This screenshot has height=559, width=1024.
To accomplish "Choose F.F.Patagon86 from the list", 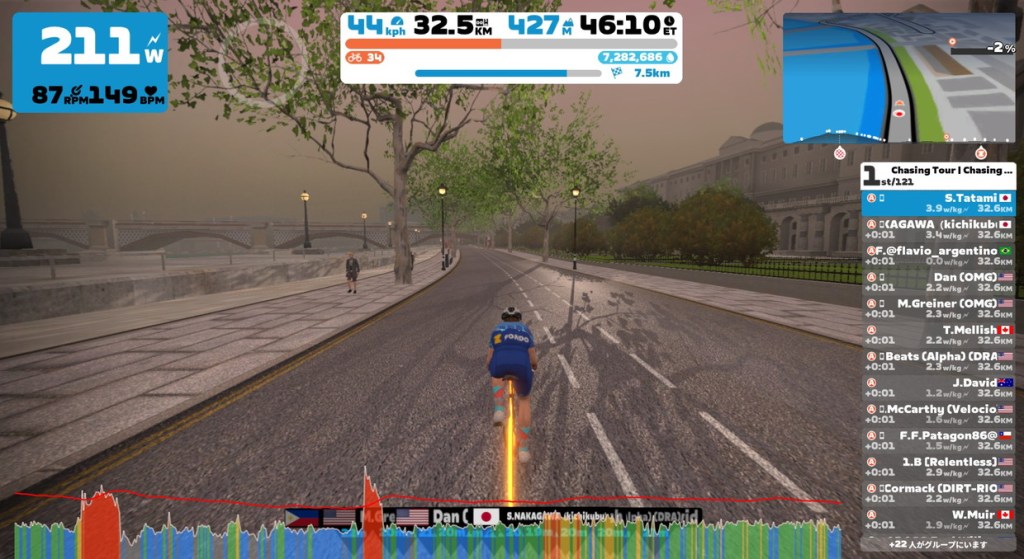I will (938, 440).
